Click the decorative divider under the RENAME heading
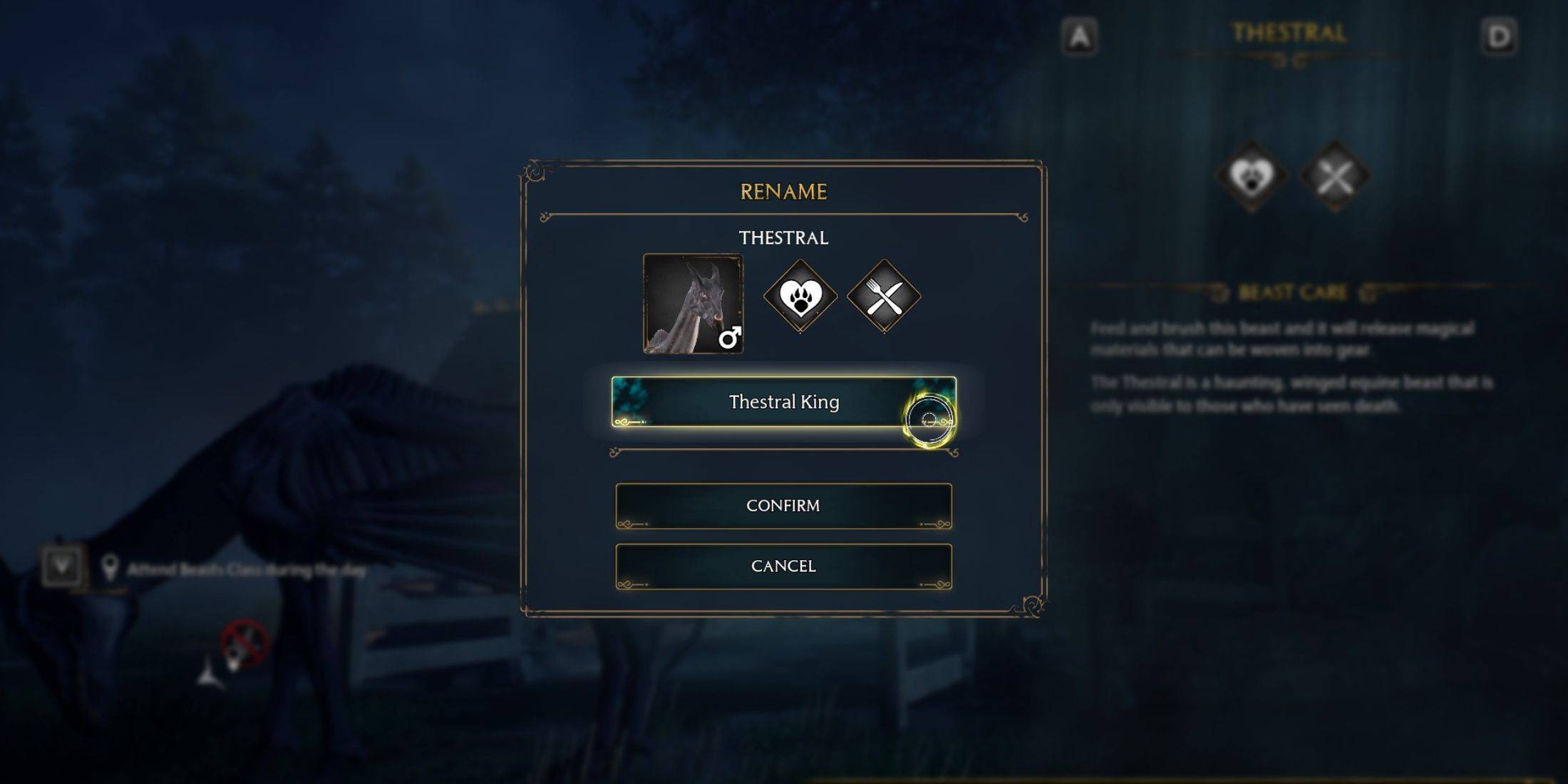The image size is (1568, 784). tap(784, 214)
